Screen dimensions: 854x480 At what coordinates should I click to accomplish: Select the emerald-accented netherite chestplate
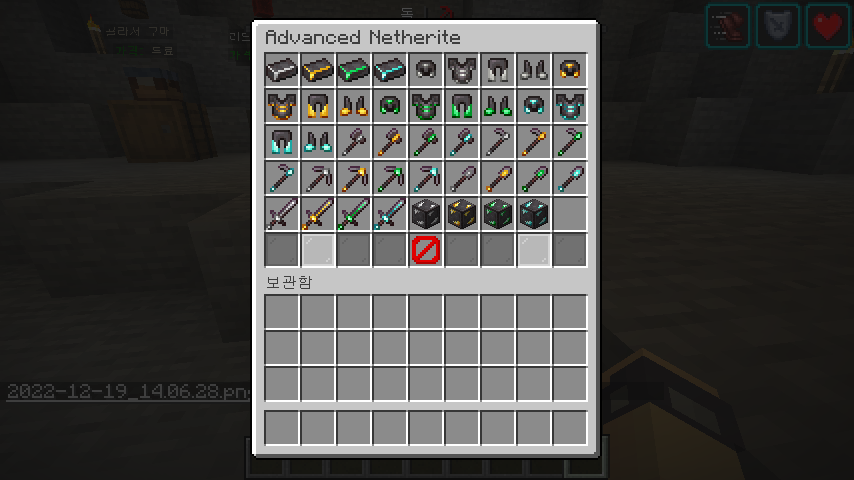pyautogui.click(x=426, y=106)
